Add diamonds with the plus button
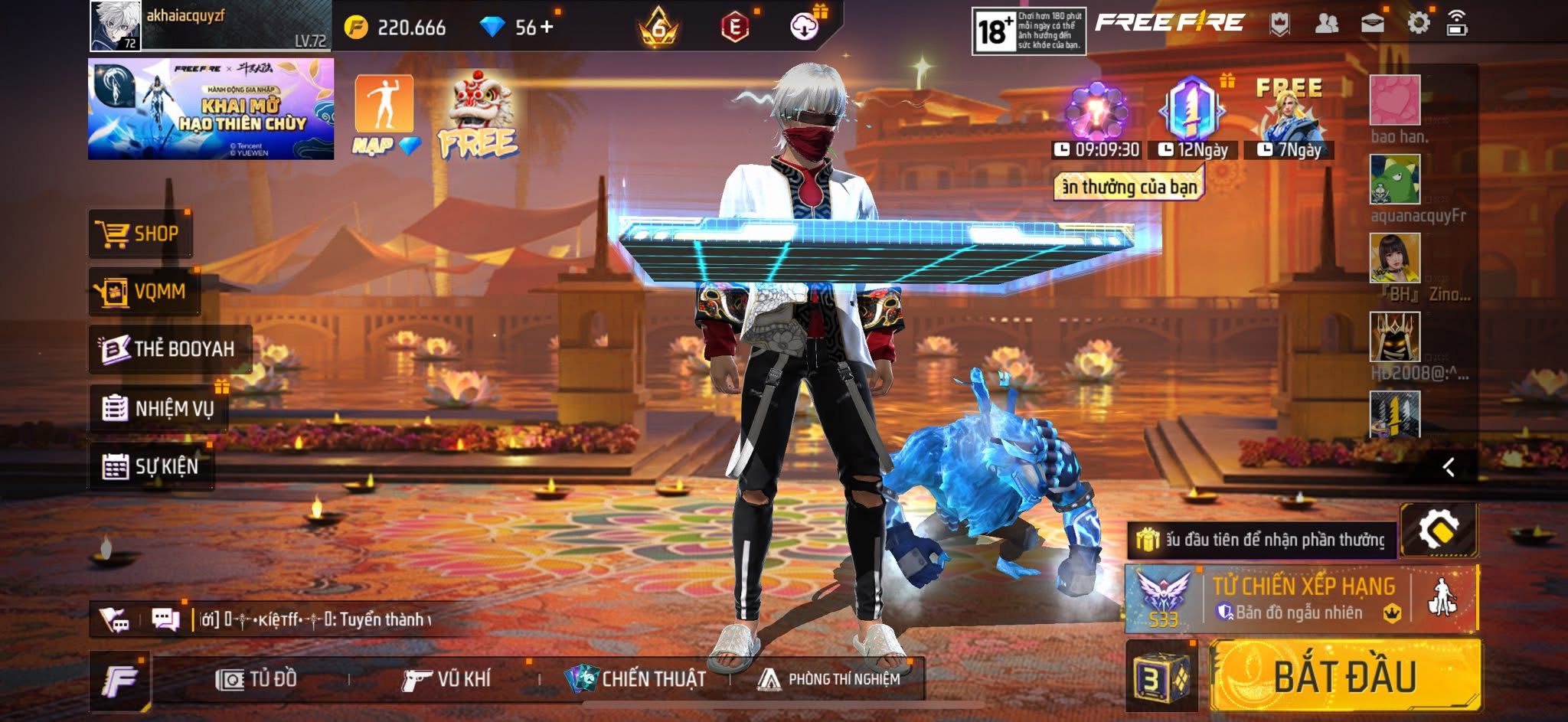The width and height of the screenshot is (1568, 722). pyautogui.click(x=547, y=28)
